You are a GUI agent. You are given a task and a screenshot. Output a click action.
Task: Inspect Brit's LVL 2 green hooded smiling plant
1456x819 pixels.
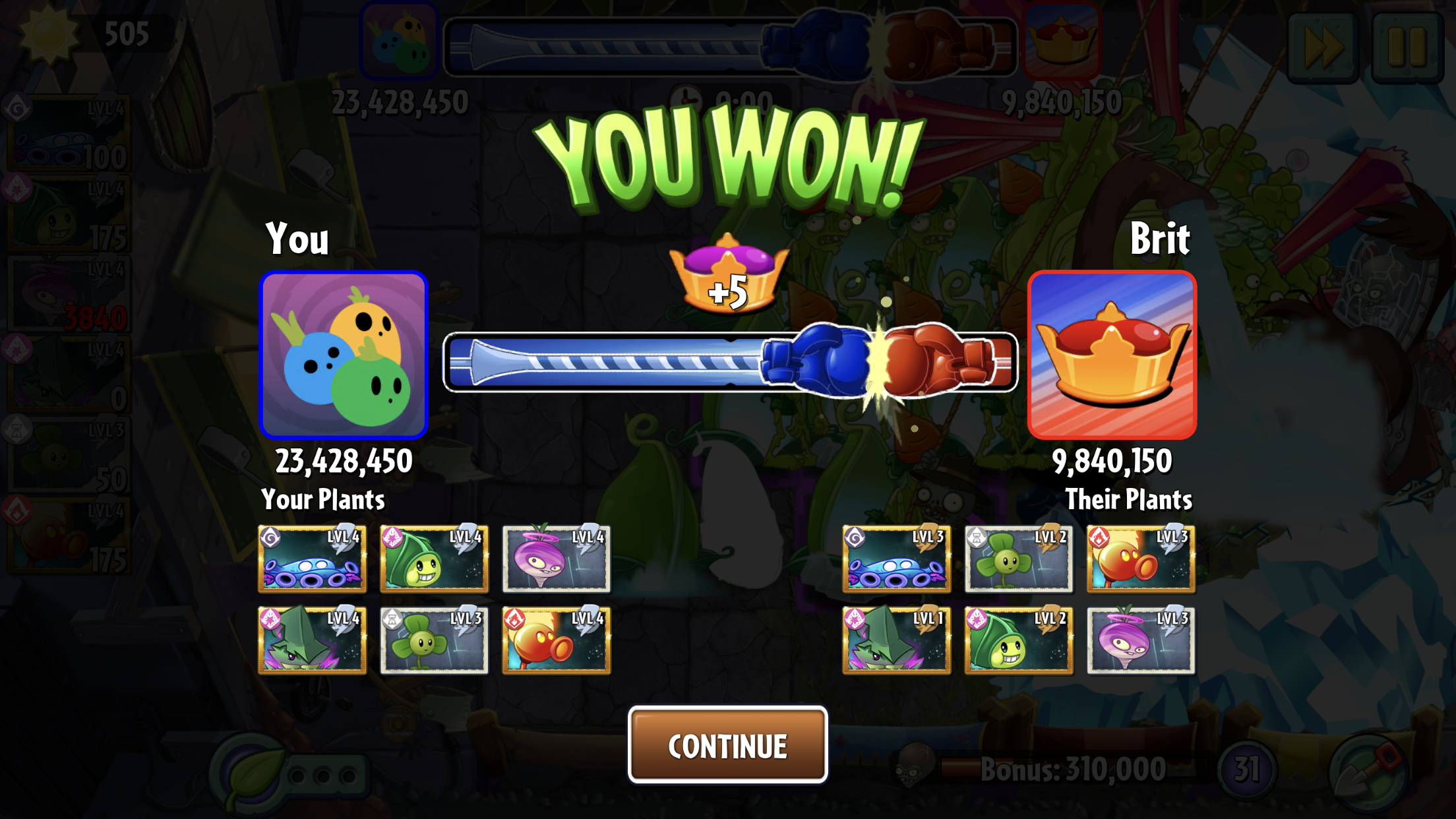1018,640
